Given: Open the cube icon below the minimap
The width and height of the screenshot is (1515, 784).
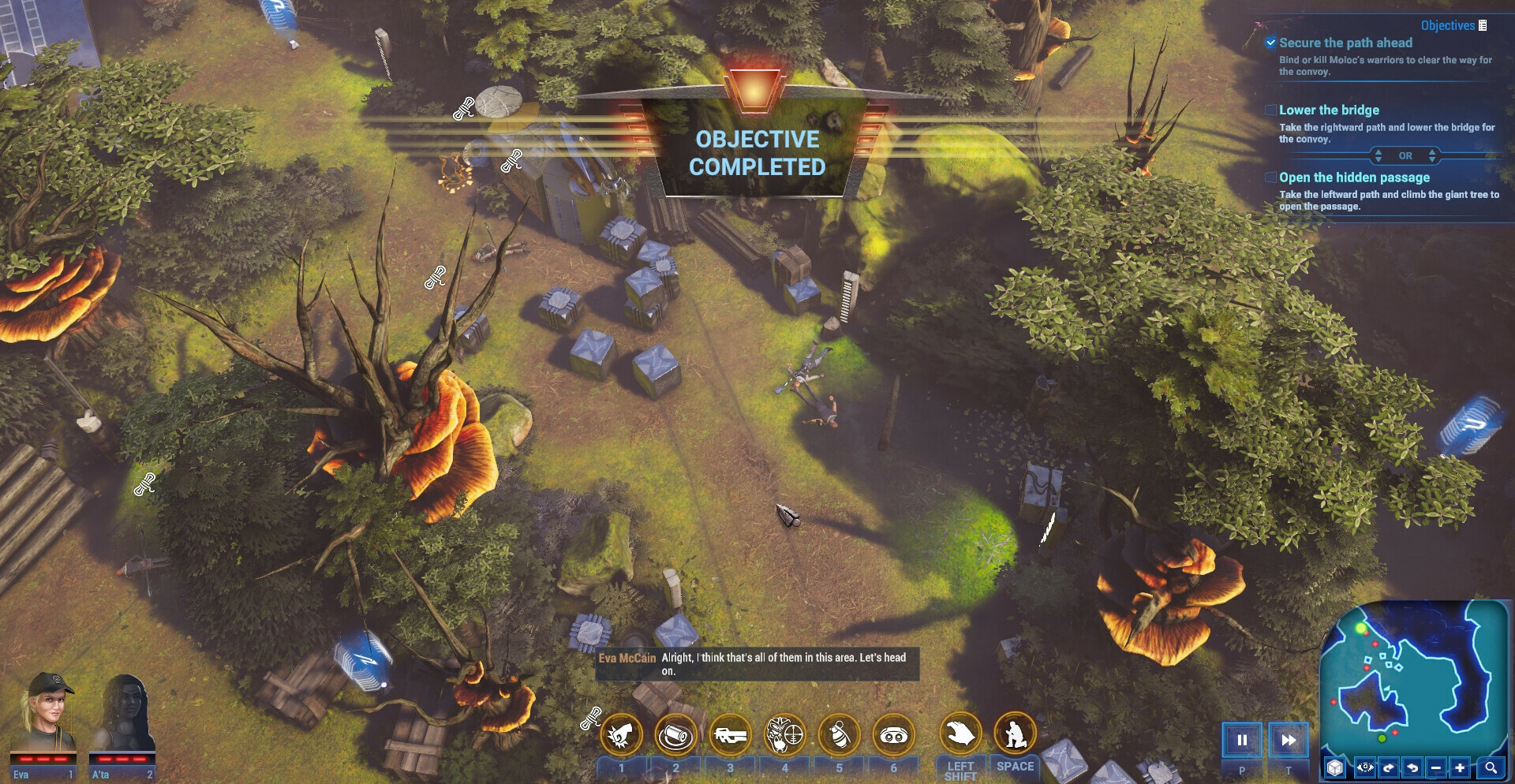Looking at the screenshot, I should click(x=1334, y=767).
